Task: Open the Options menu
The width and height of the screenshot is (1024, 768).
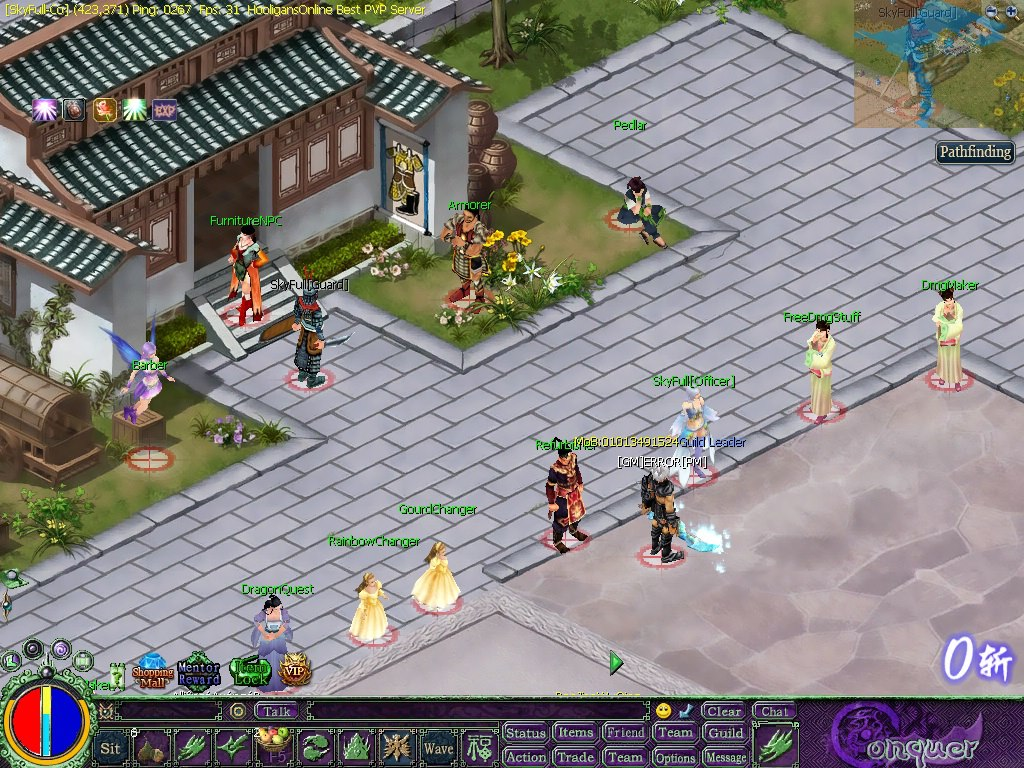Action: point(675,758)
